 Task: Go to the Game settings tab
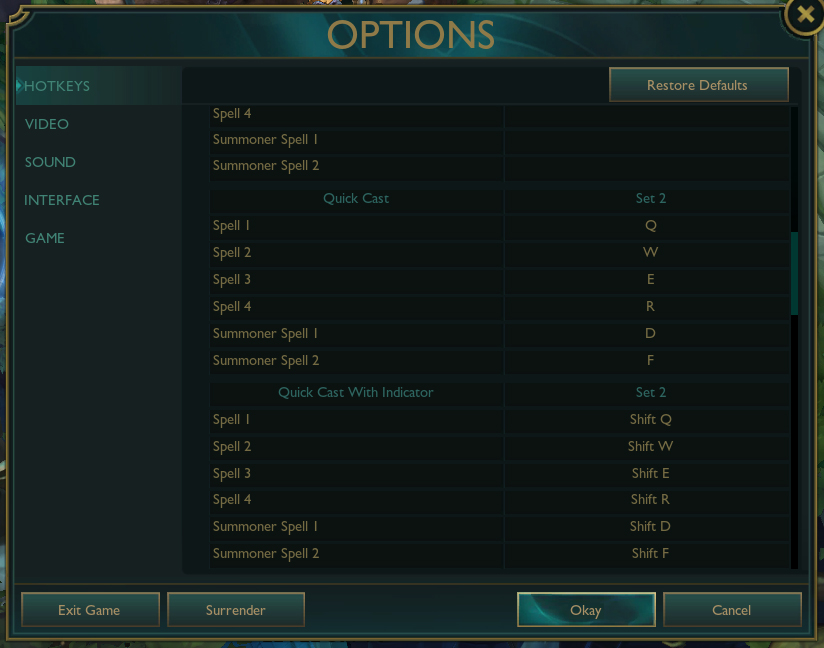tap(45, 238)
